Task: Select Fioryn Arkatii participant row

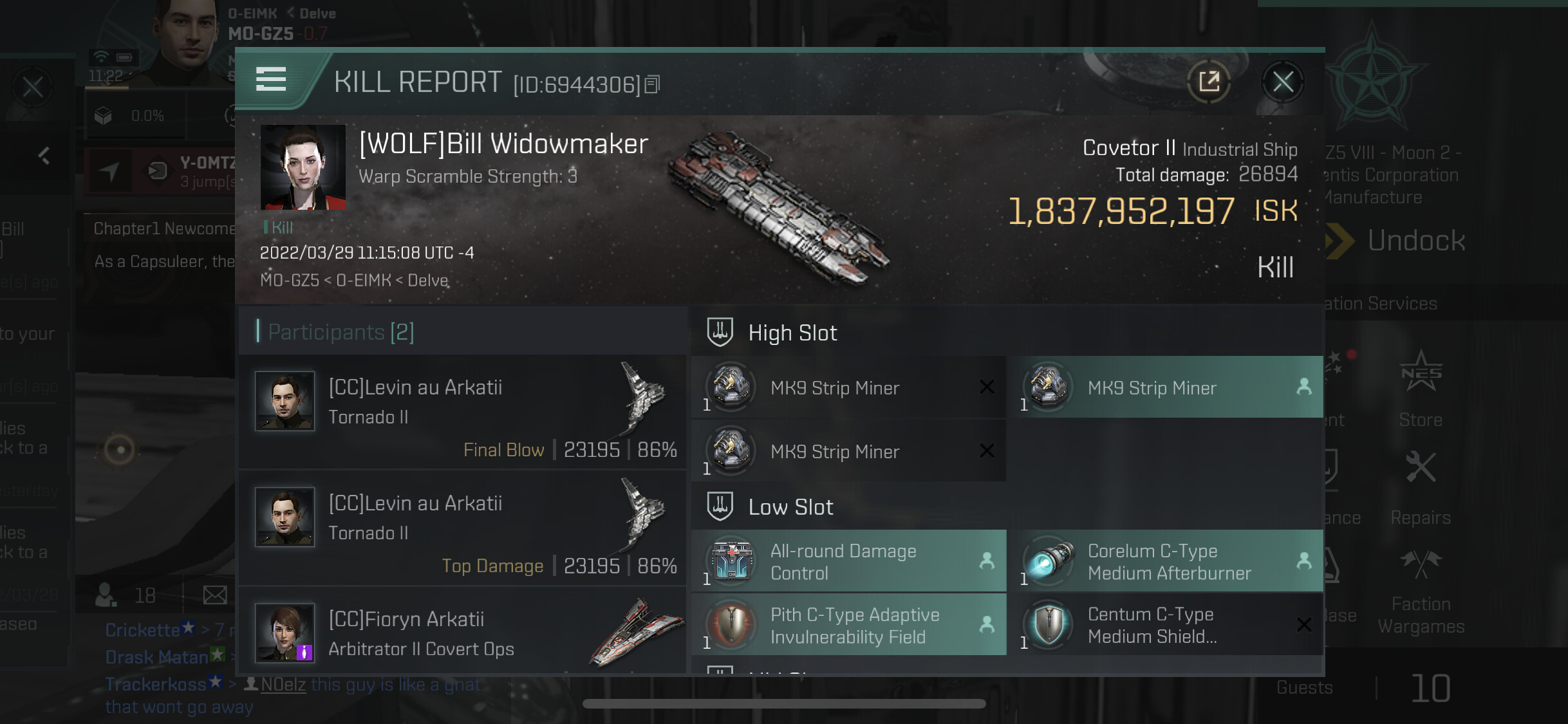Action: (x=462, y=632)
